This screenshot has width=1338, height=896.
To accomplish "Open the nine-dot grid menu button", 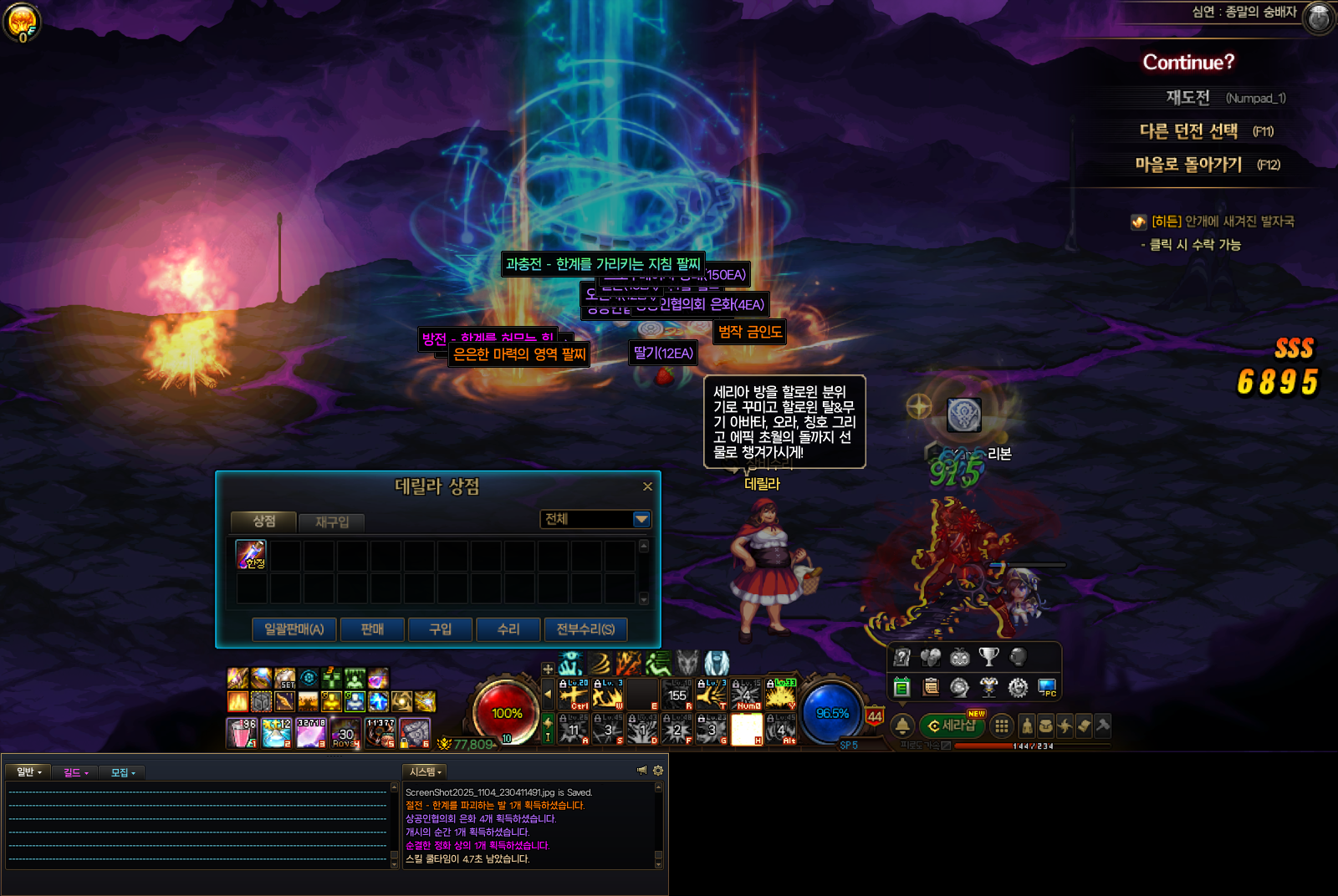I will tap(1001, 726).
